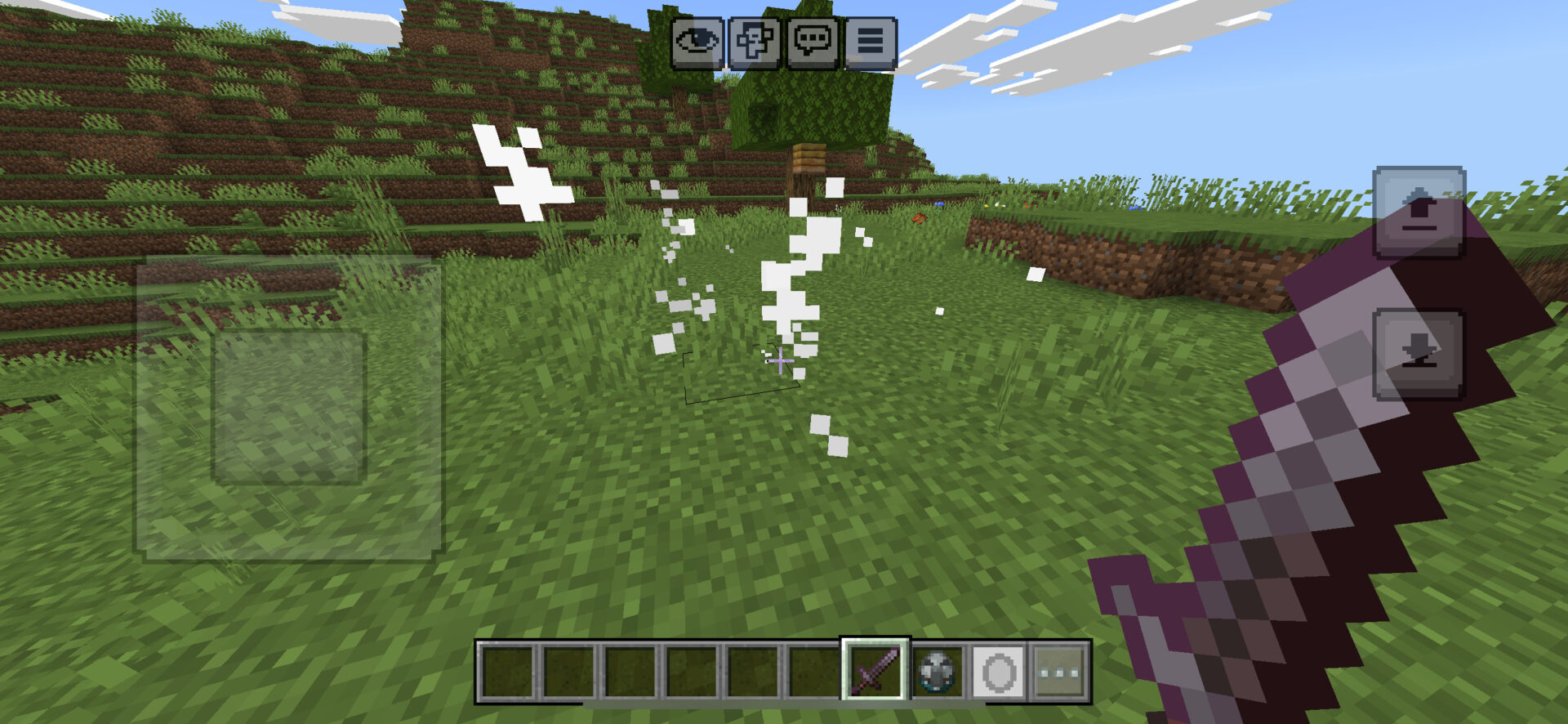Choose the white ring item slot

(998, 672)
